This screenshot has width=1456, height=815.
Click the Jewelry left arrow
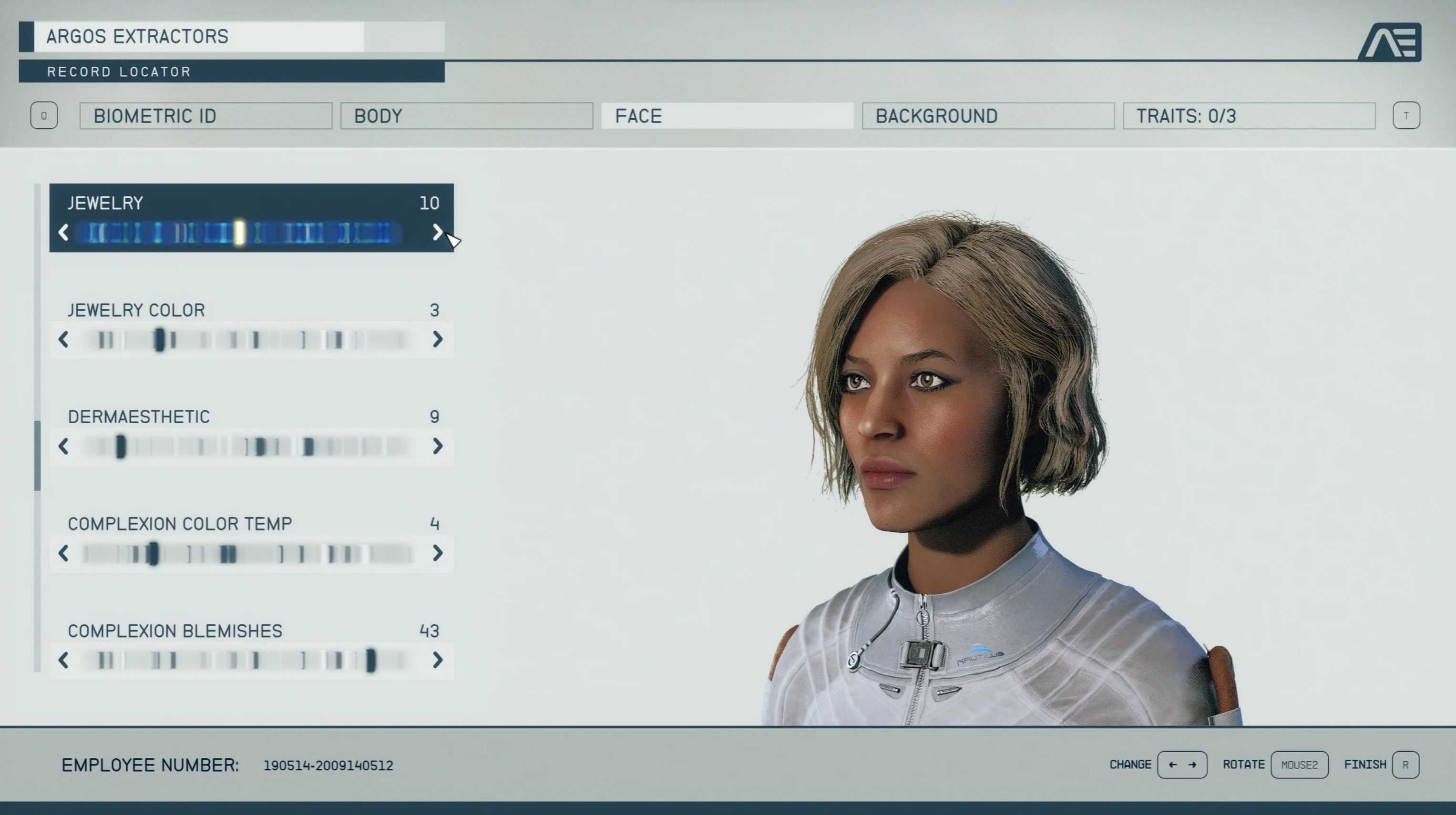pos(63,232)
